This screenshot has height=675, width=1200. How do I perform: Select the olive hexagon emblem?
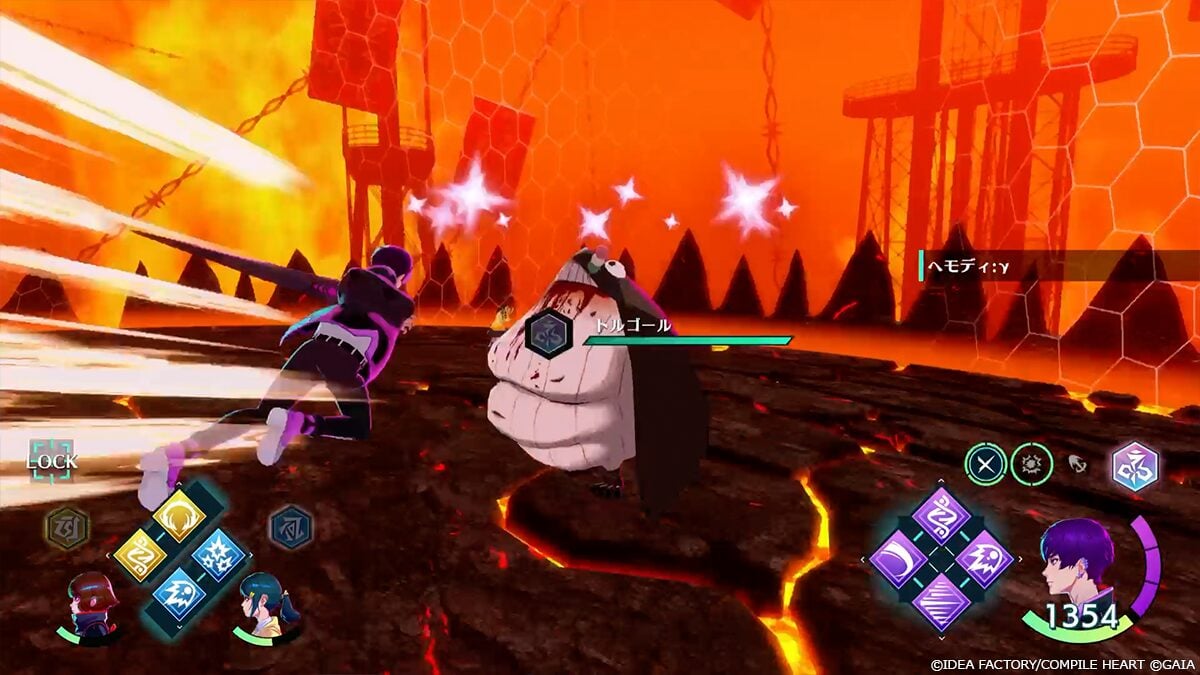[67, 527]
